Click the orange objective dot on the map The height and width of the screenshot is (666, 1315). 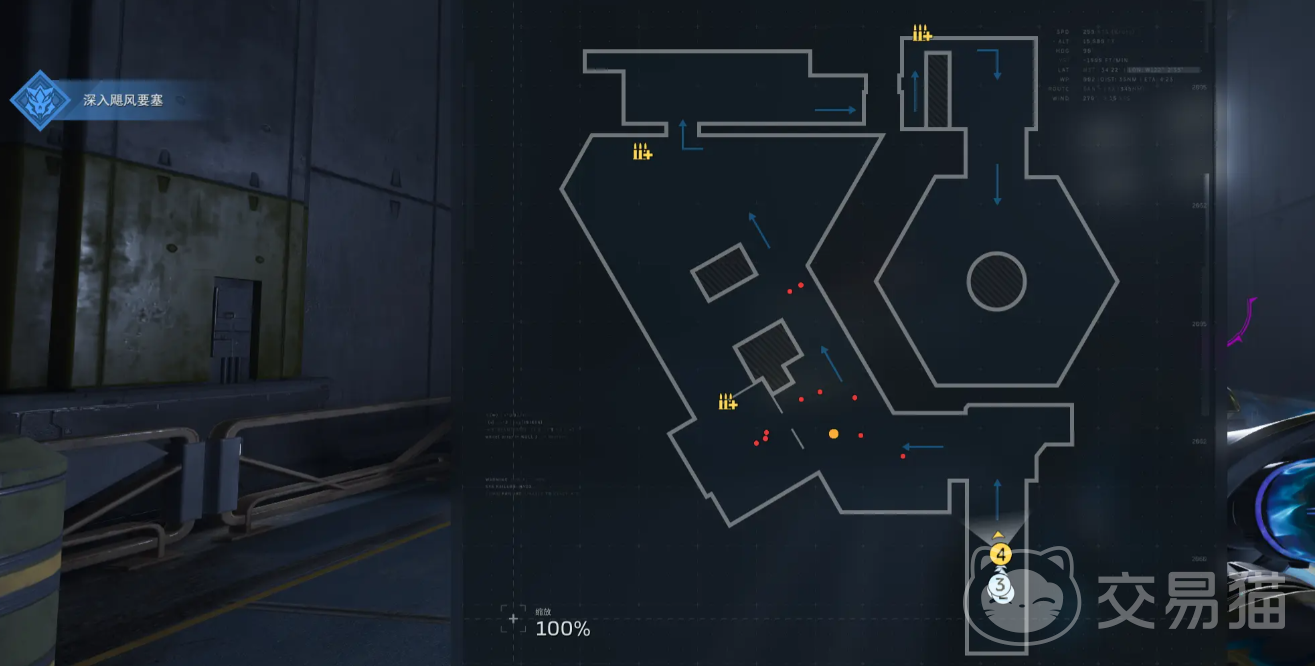833,434
